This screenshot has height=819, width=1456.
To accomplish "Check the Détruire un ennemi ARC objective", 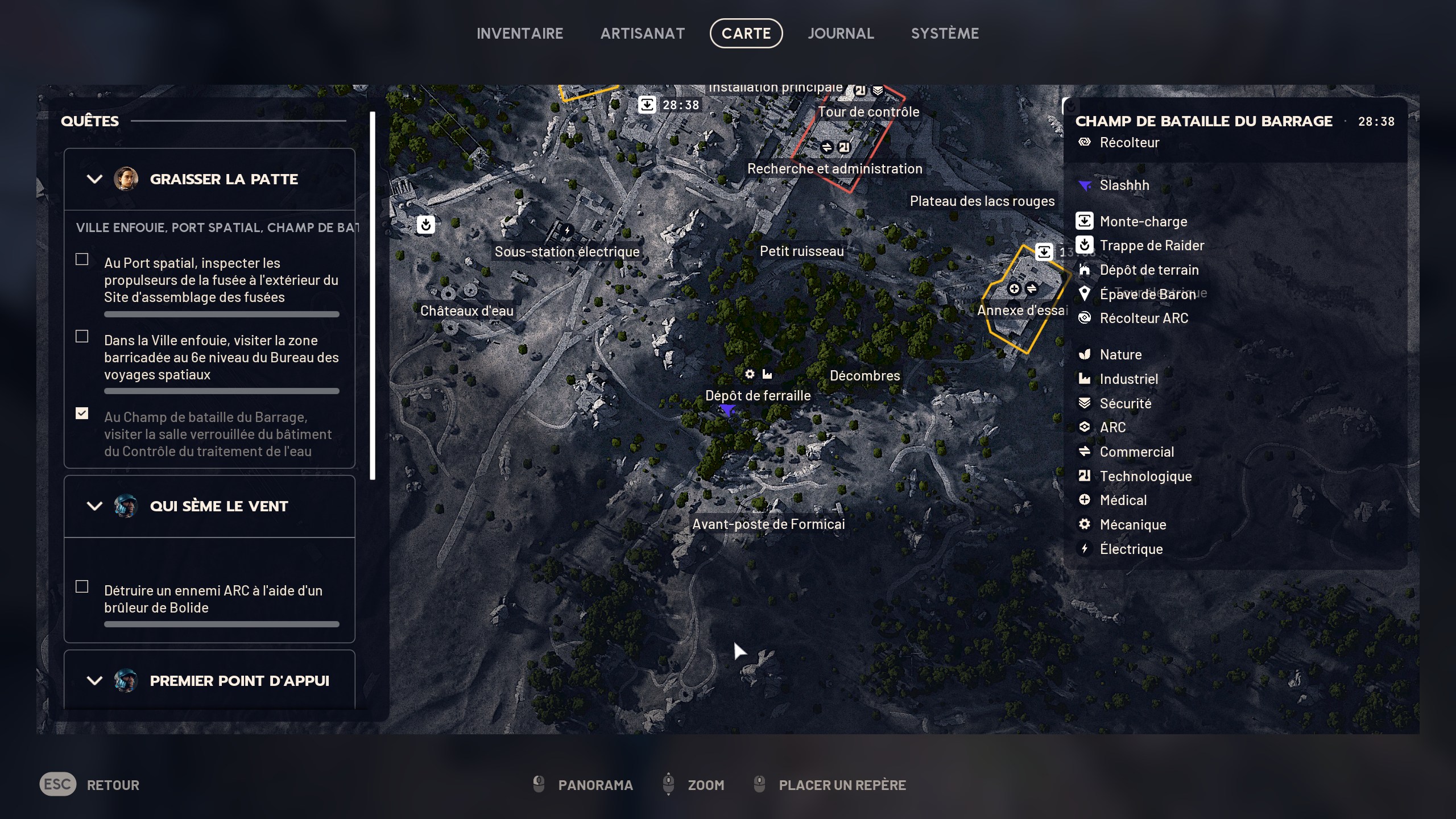I will coord(81,586).
